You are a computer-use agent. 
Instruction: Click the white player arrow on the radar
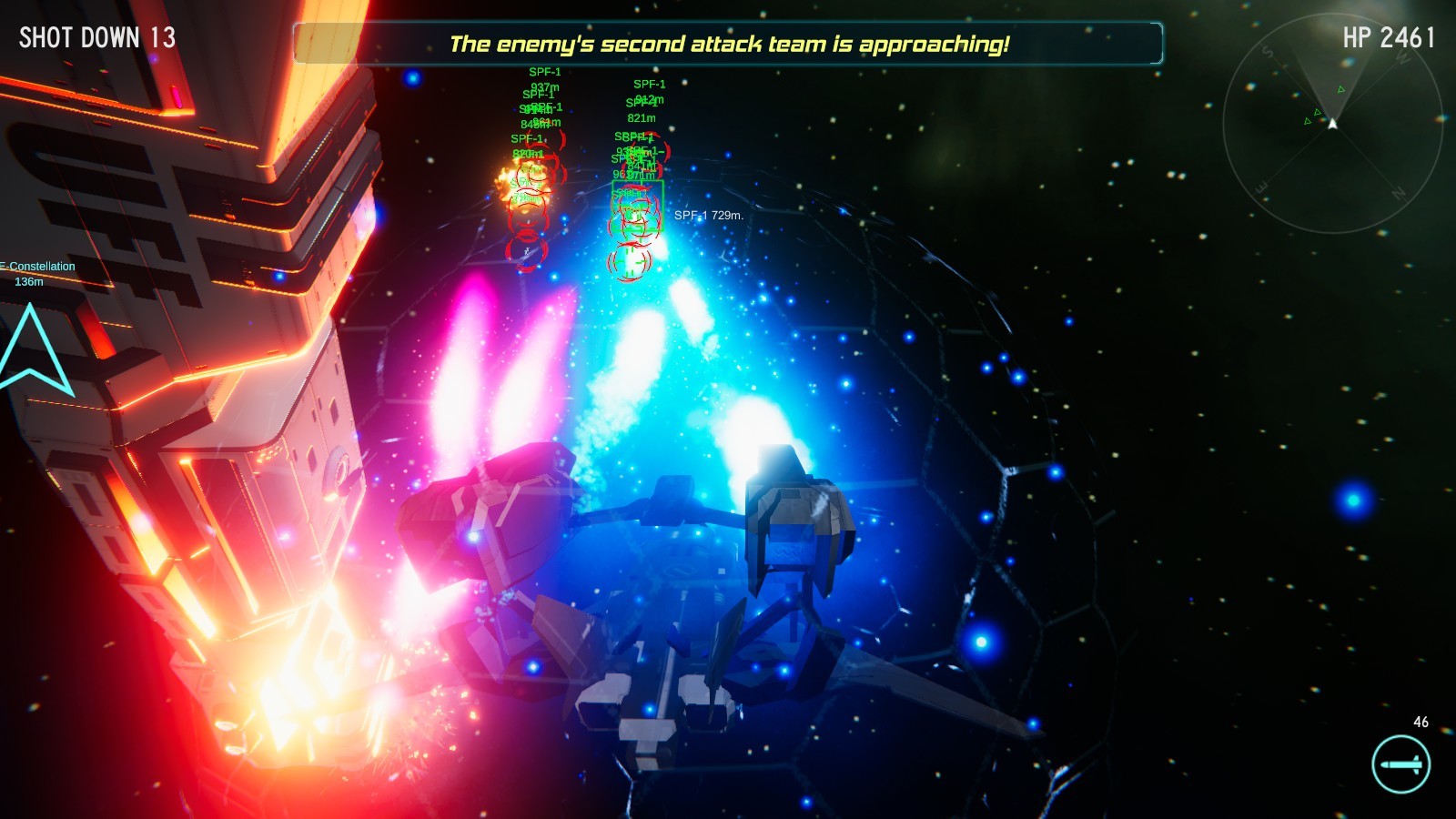tap(1334, 123)
